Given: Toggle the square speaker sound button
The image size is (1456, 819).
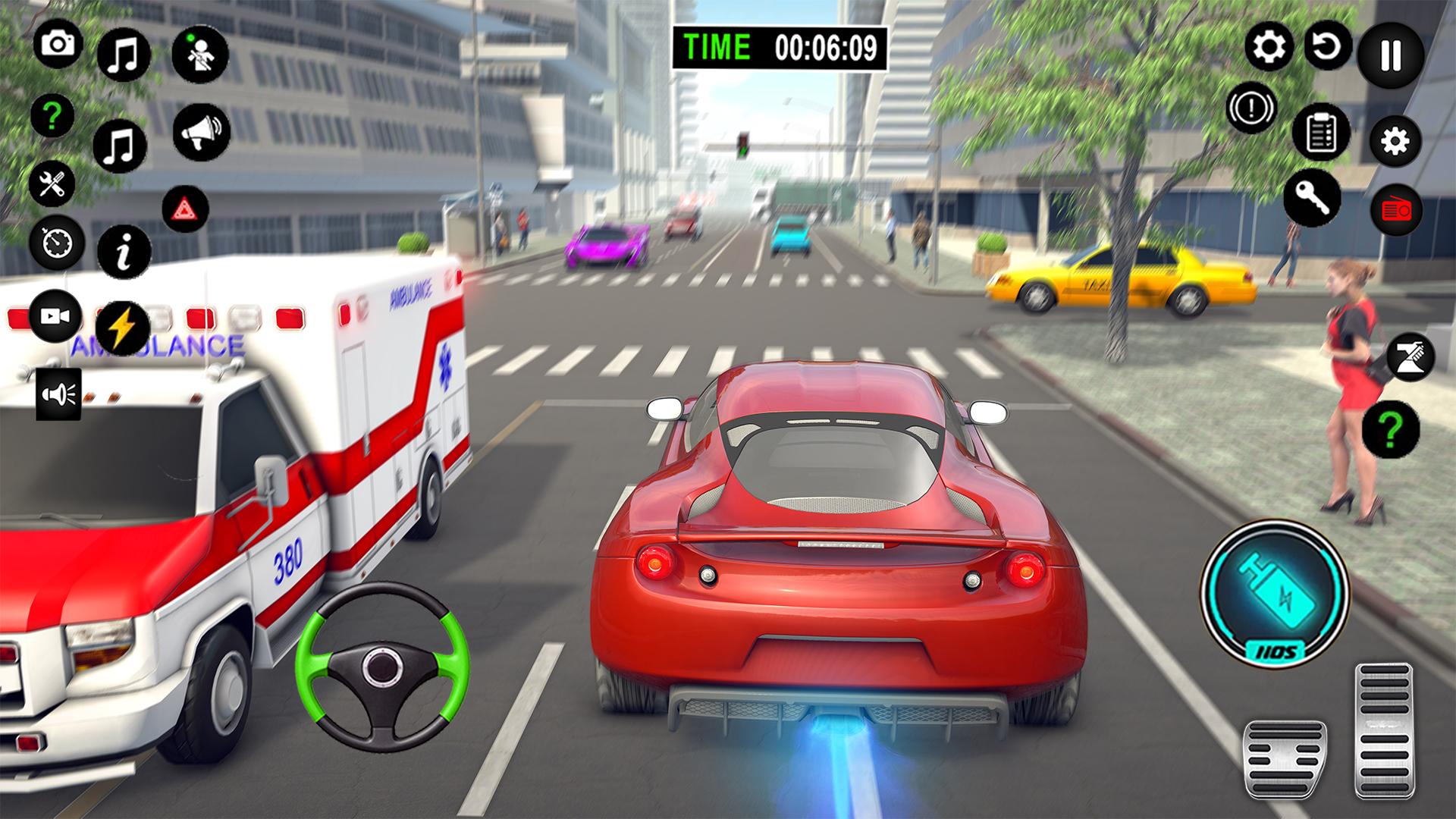Looking at the screenshot, I should click(59, 394).
